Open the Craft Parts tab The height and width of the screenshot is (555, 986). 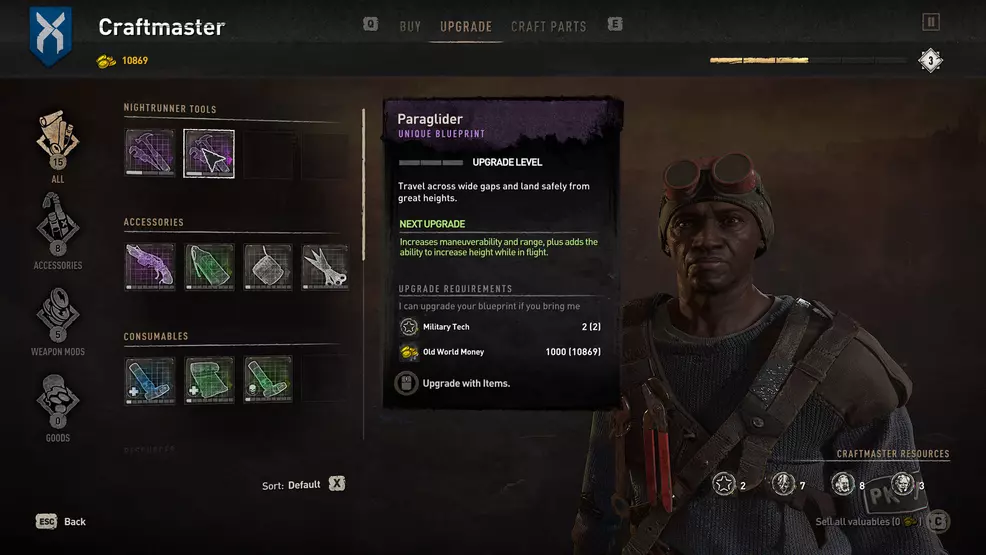click(x=548, y=26)
